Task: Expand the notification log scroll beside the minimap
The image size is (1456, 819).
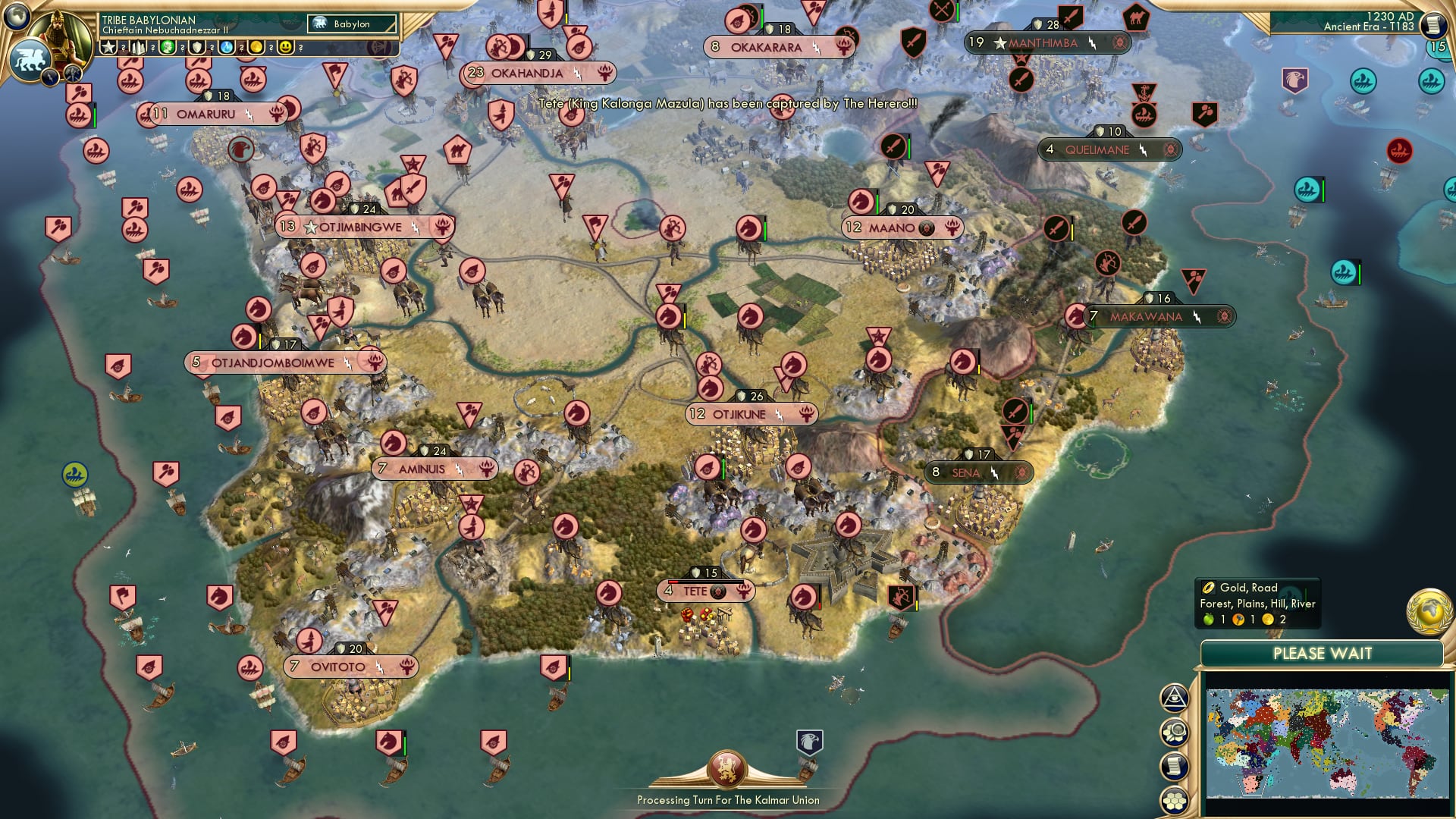Action: [x=1175, y=766]
